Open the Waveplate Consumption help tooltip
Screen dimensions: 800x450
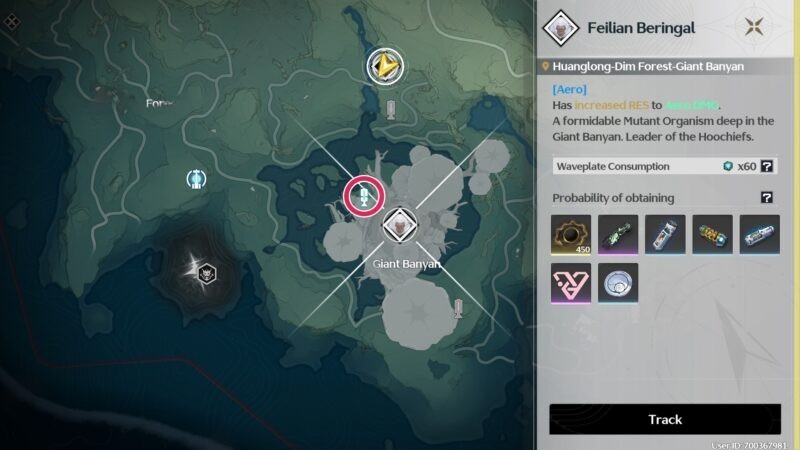(x=767, y=166)
